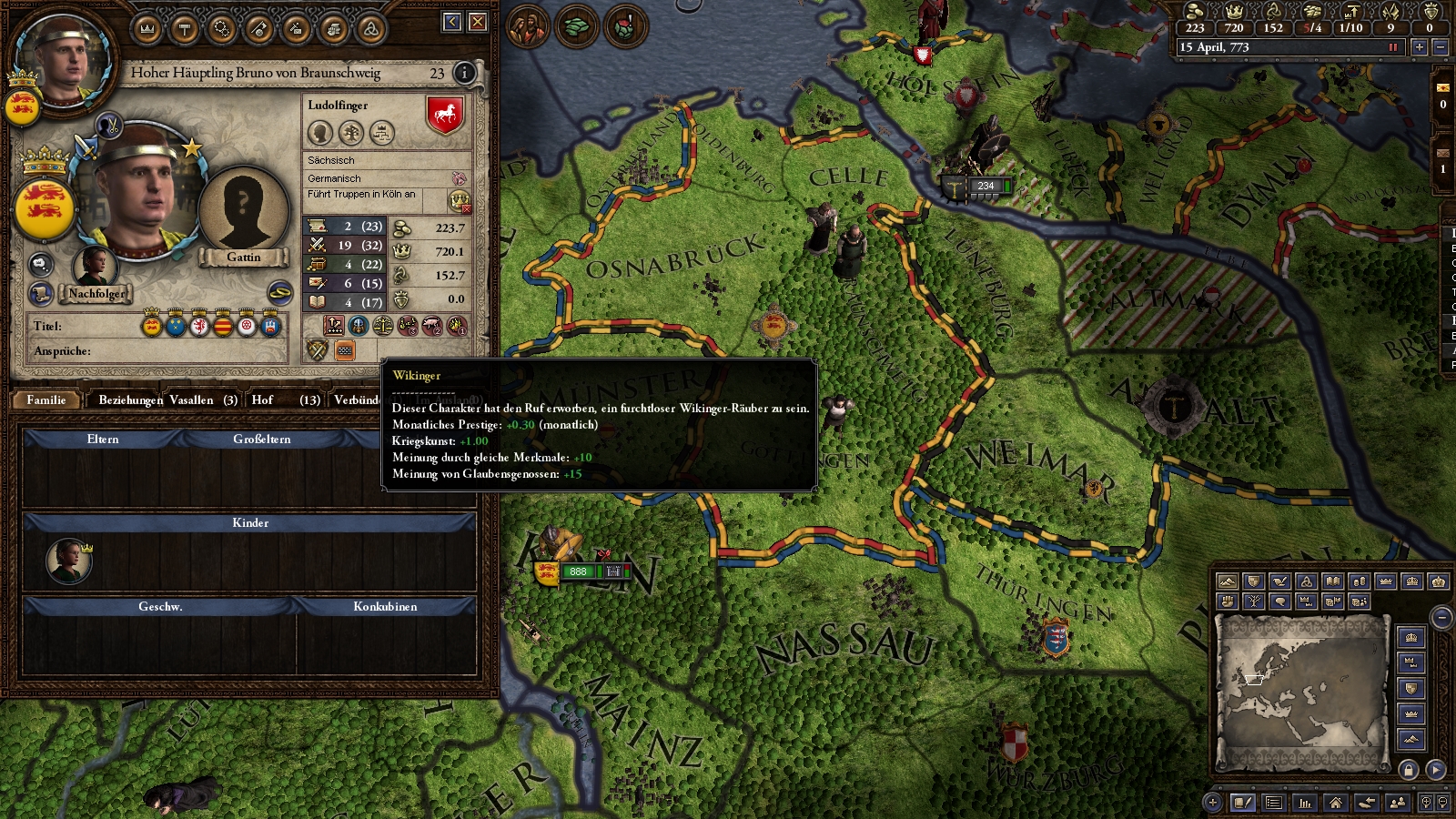Screen dimensions: 1456x819
Task: Open the child portrait under Kinder
Action: [x=69, y=560]
